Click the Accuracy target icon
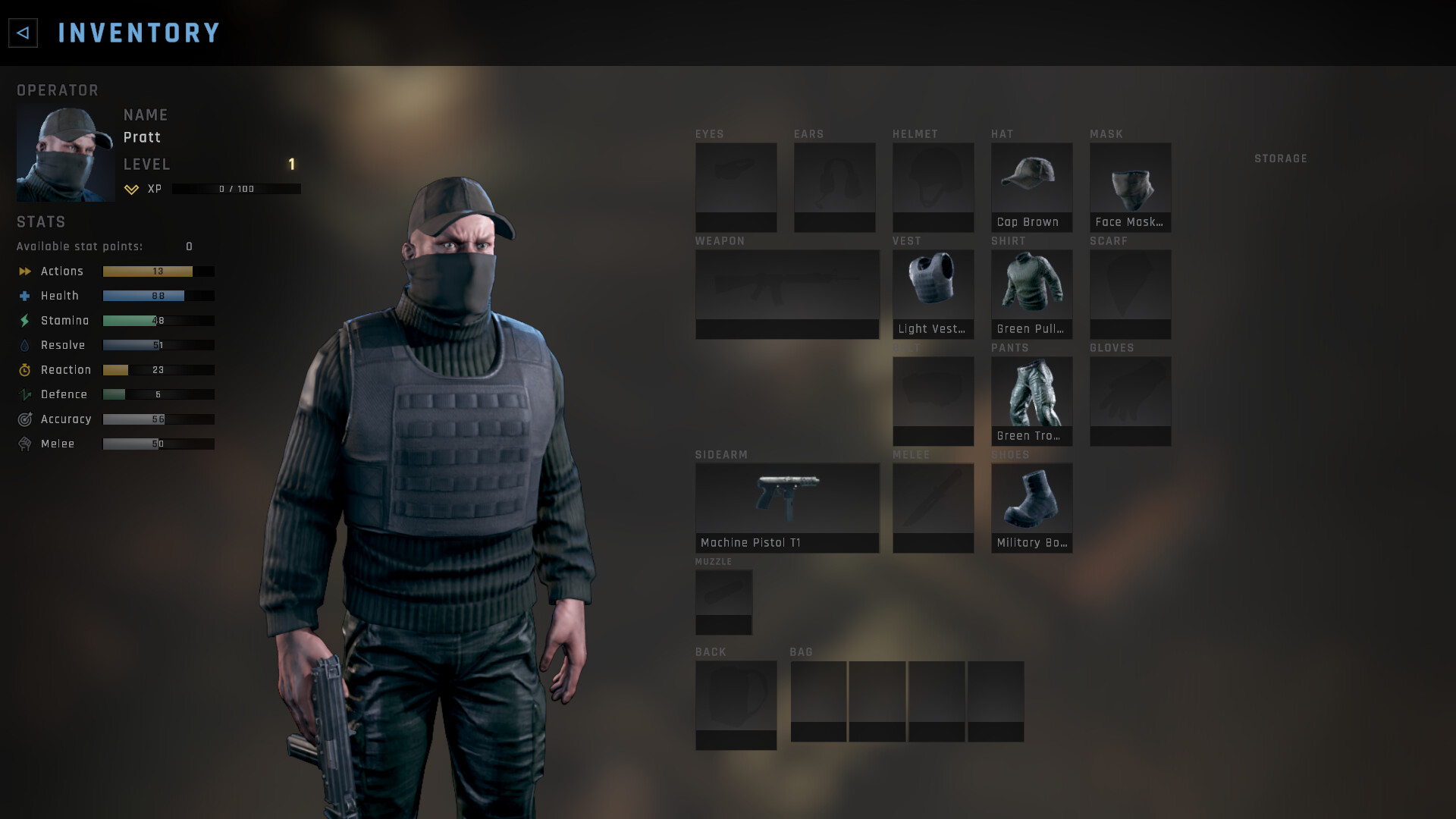The height and width of the screenshot is (819, 1456). point(24,419)
